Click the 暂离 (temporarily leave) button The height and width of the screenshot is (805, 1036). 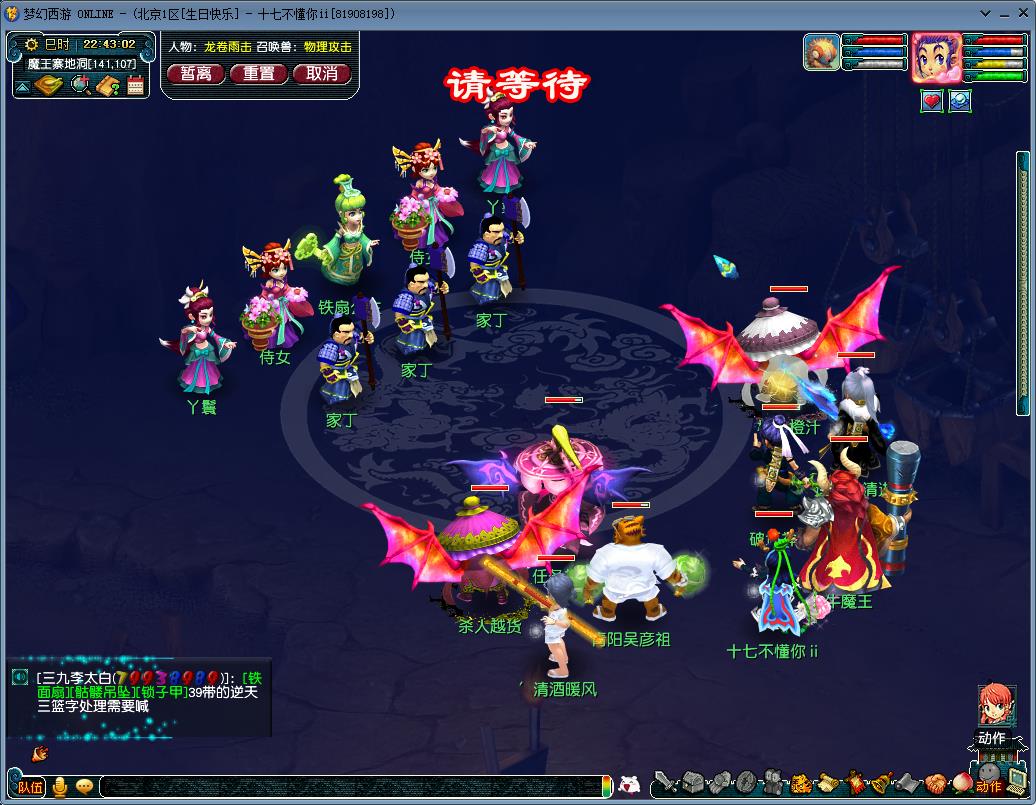click(196, 73)
